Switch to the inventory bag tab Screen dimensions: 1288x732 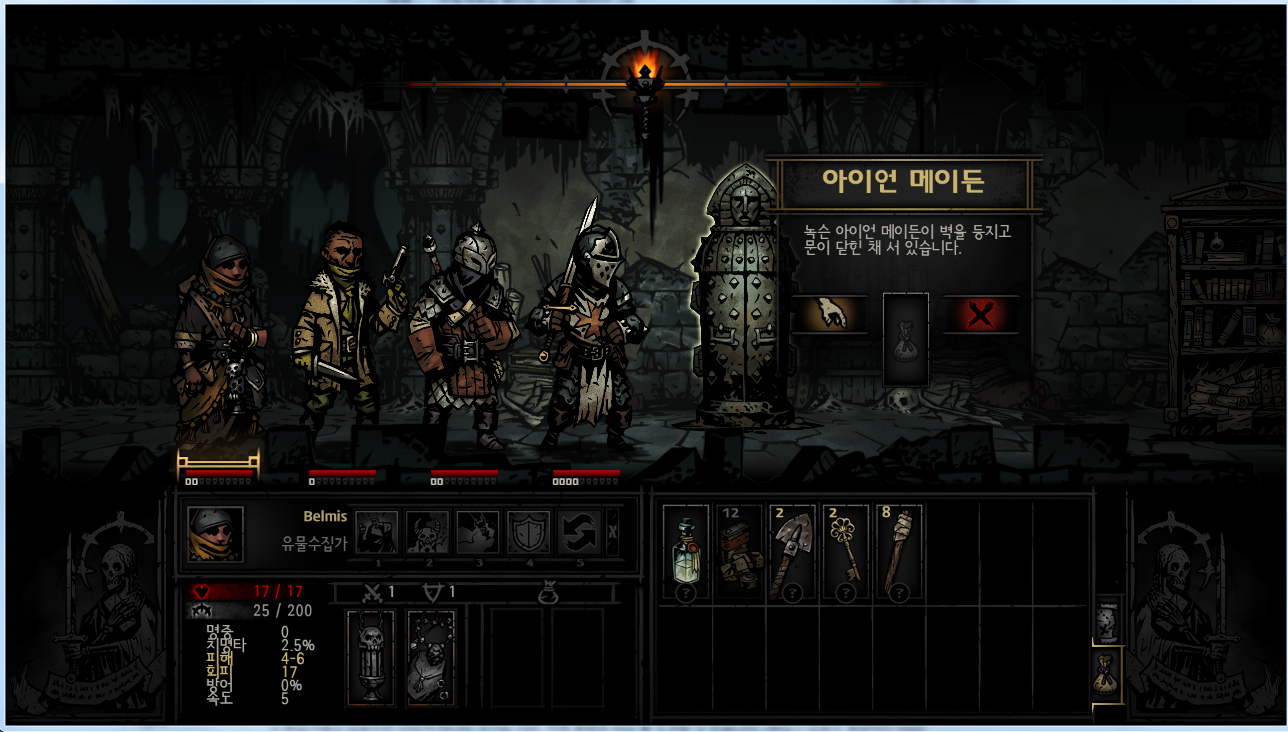(x=1108, y=674)
